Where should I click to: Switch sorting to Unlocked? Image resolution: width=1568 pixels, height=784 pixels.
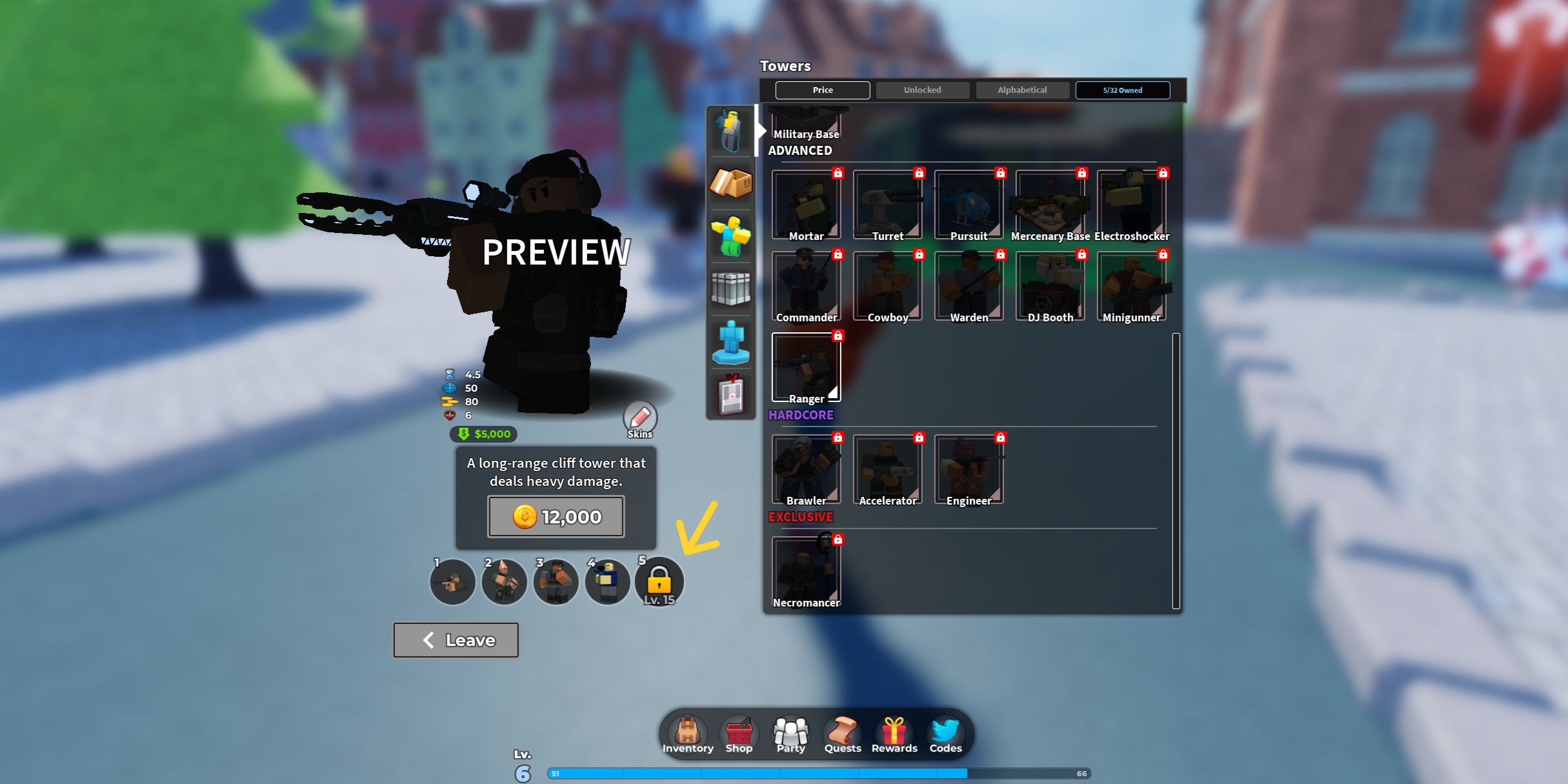click(922, 90)
